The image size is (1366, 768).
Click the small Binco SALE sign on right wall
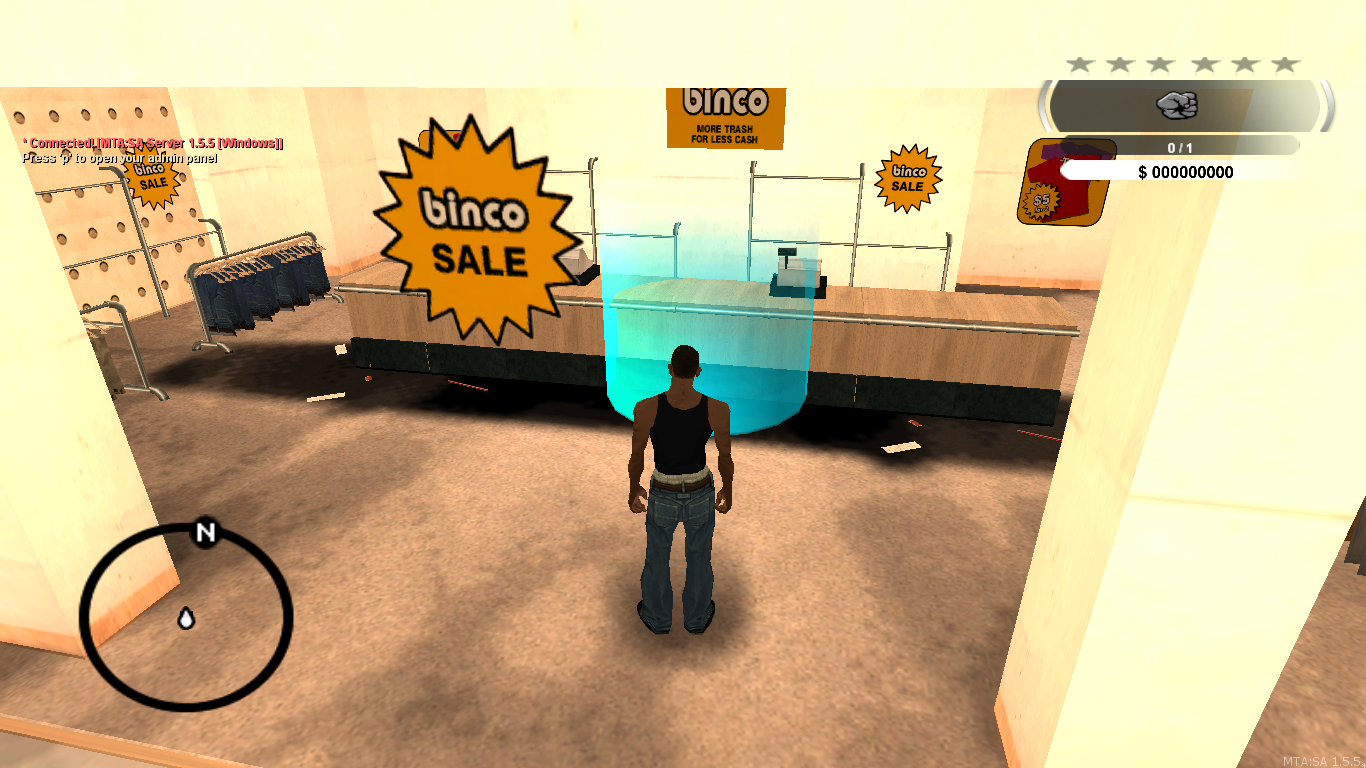908,178
